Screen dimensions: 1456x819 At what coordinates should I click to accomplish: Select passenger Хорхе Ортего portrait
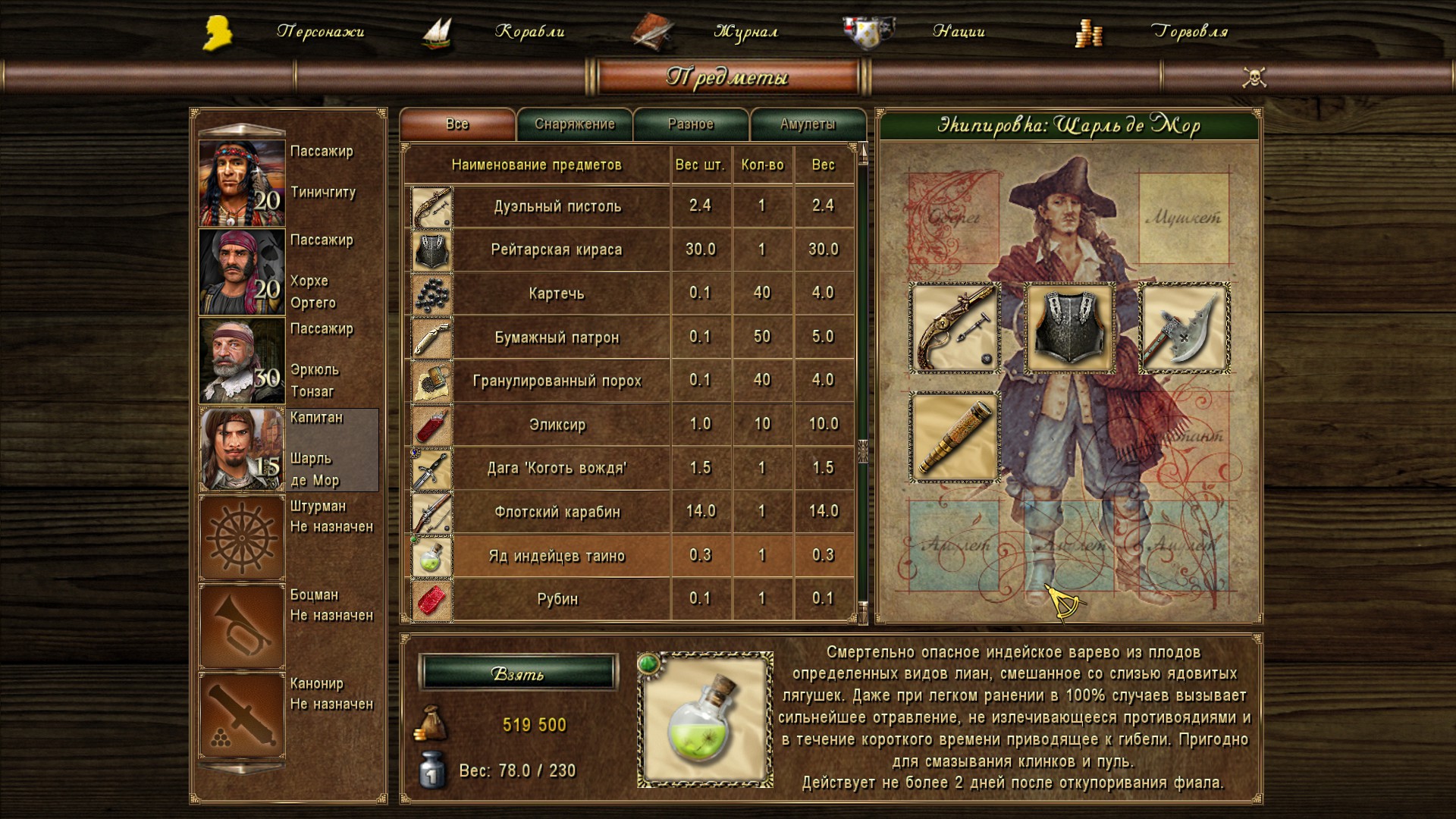tap(242, 271)
